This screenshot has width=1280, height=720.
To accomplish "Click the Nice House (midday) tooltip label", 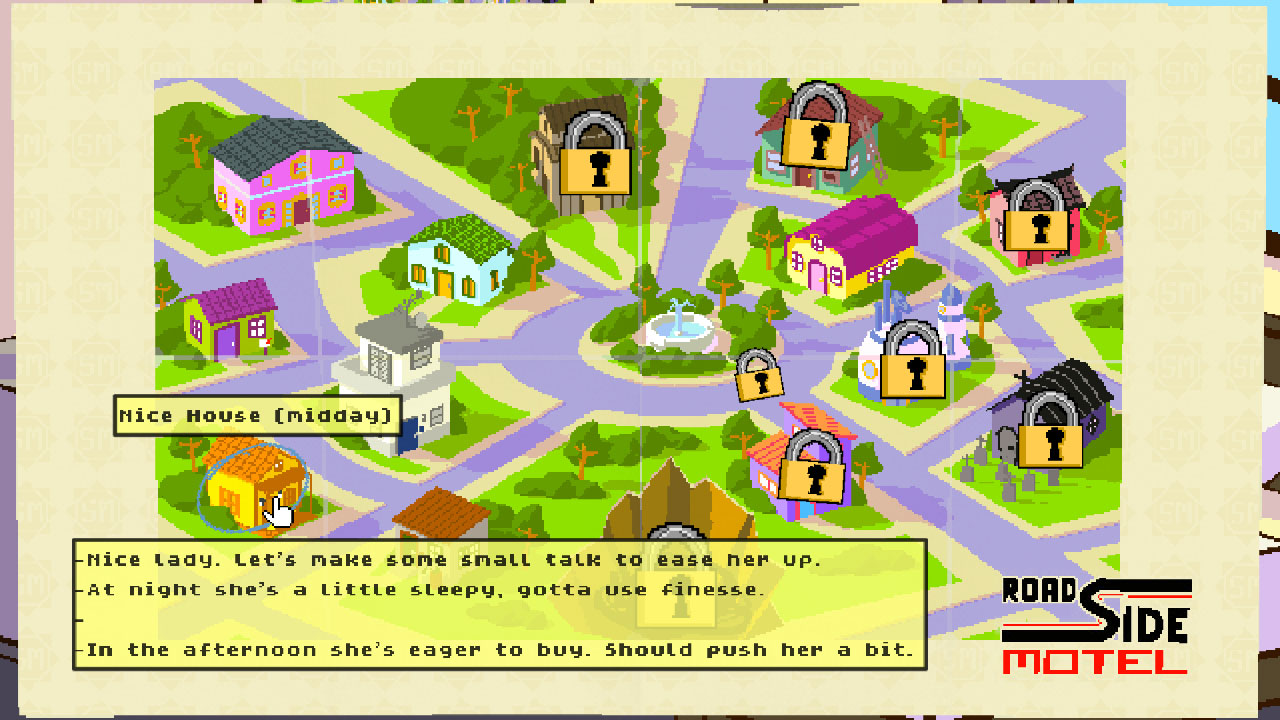I will tap(255, 414).
